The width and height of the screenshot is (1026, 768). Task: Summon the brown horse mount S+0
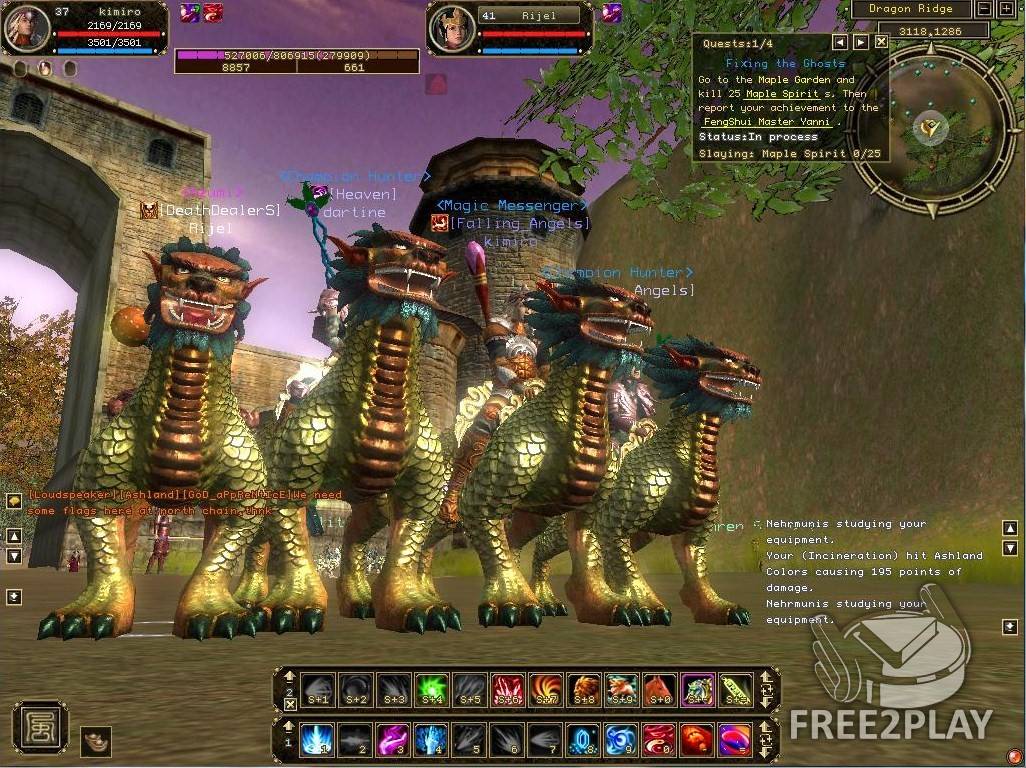click(x=659, y=689)
